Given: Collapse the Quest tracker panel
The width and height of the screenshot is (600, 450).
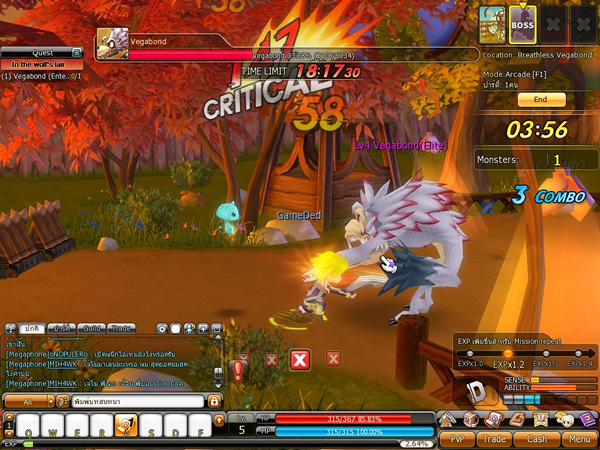Looking at the screenshot, I should click(x=77, y=52).
